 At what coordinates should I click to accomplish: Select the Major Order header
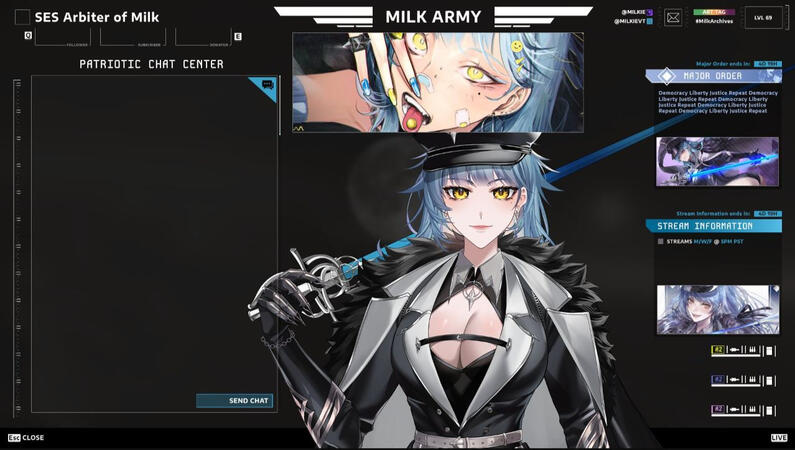pos(713,76)
